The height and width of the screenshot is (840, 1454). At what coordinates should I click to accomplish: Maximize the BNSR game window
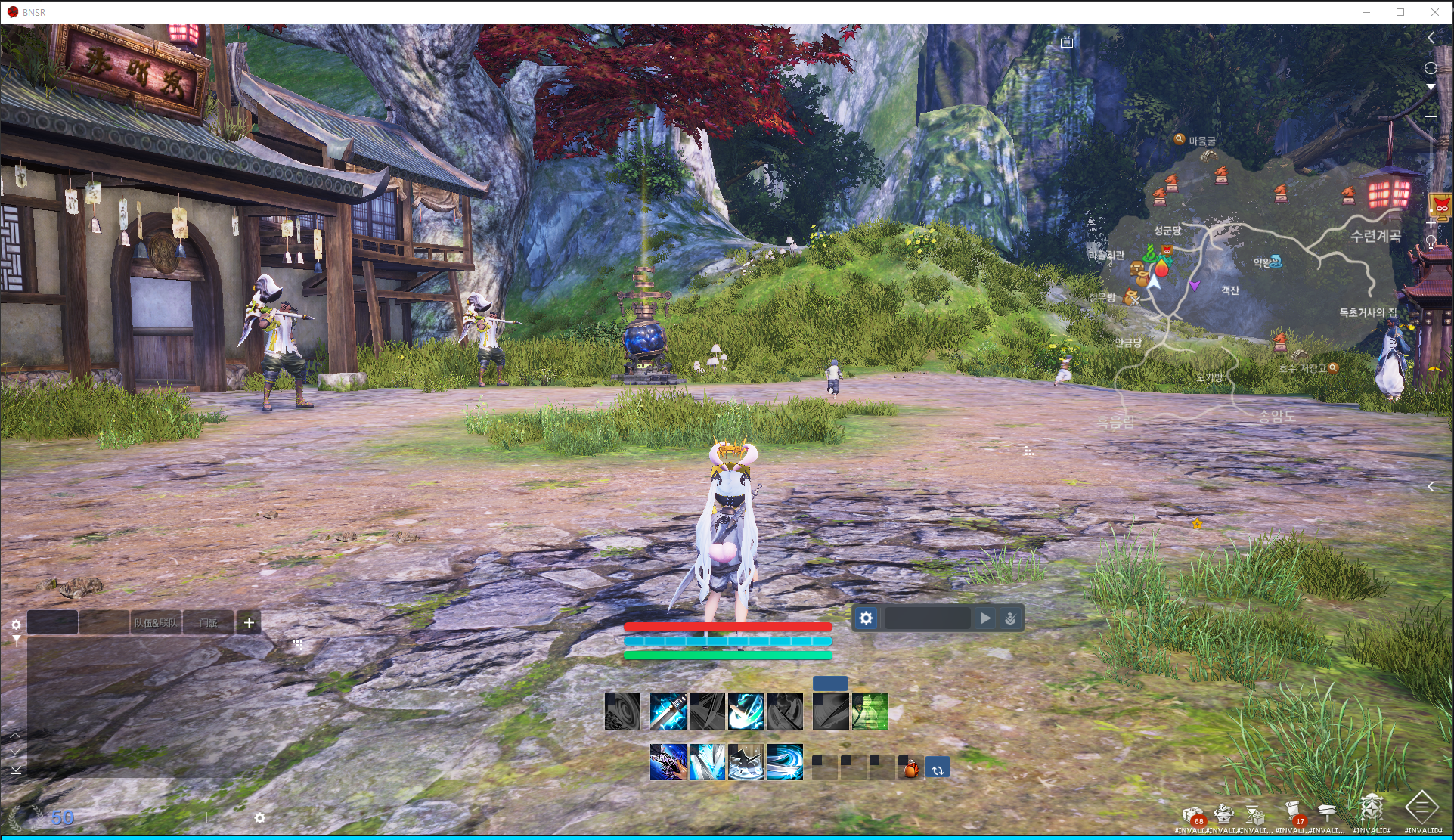pos(1400,12)
